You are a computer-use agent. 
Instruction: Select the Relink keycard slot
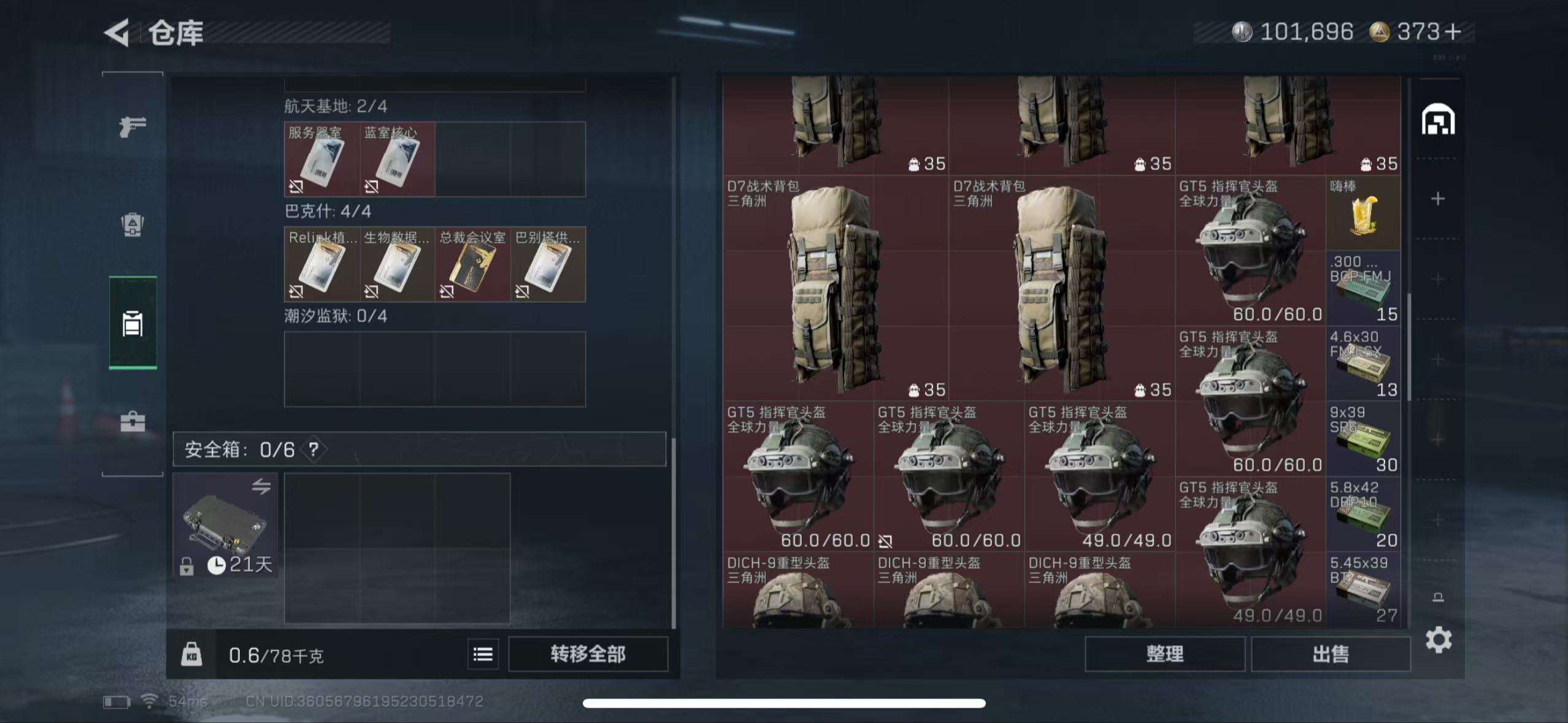pos(321,265)
